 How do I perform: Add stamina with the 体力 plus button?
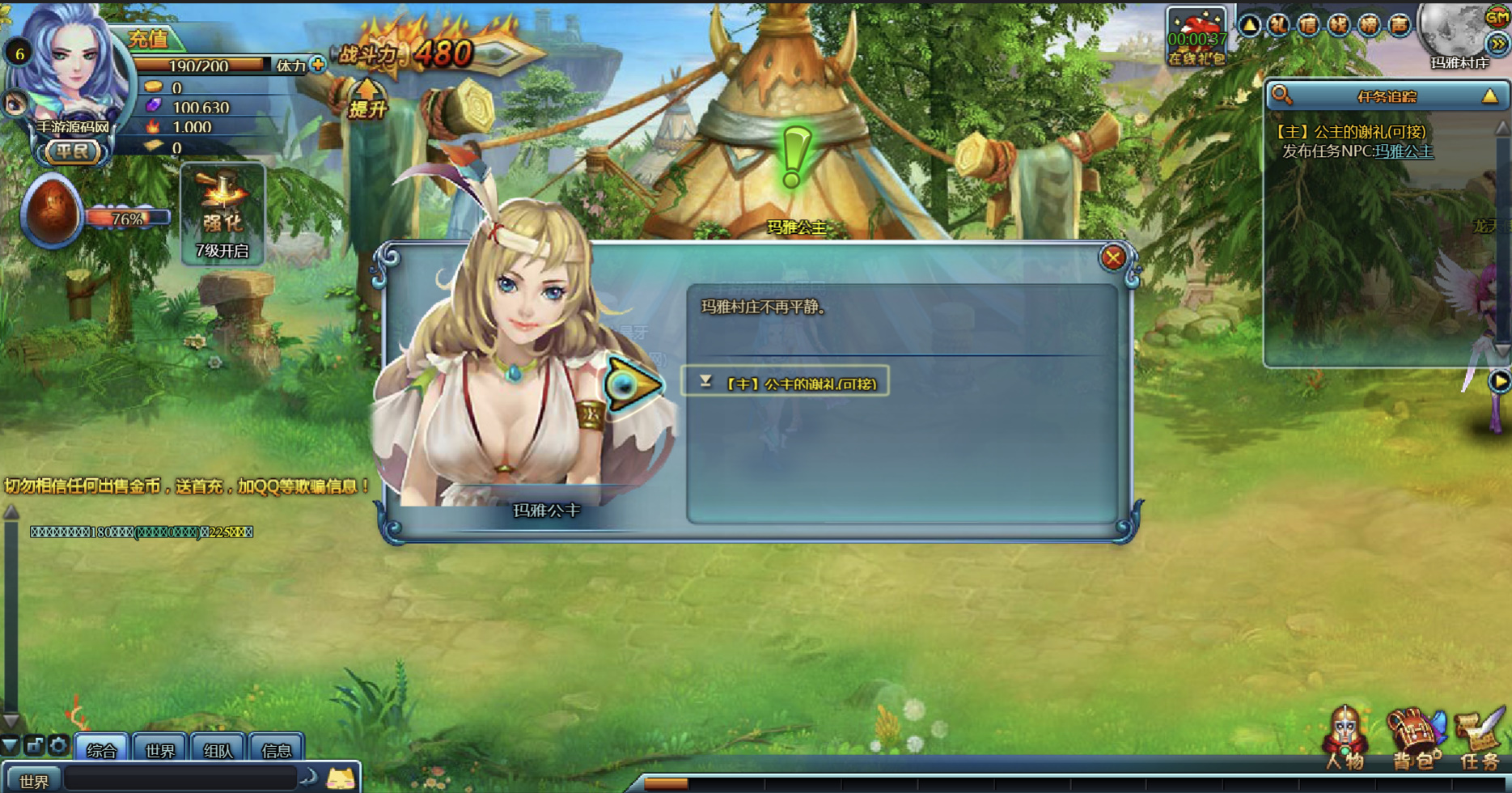pos(318,65)
